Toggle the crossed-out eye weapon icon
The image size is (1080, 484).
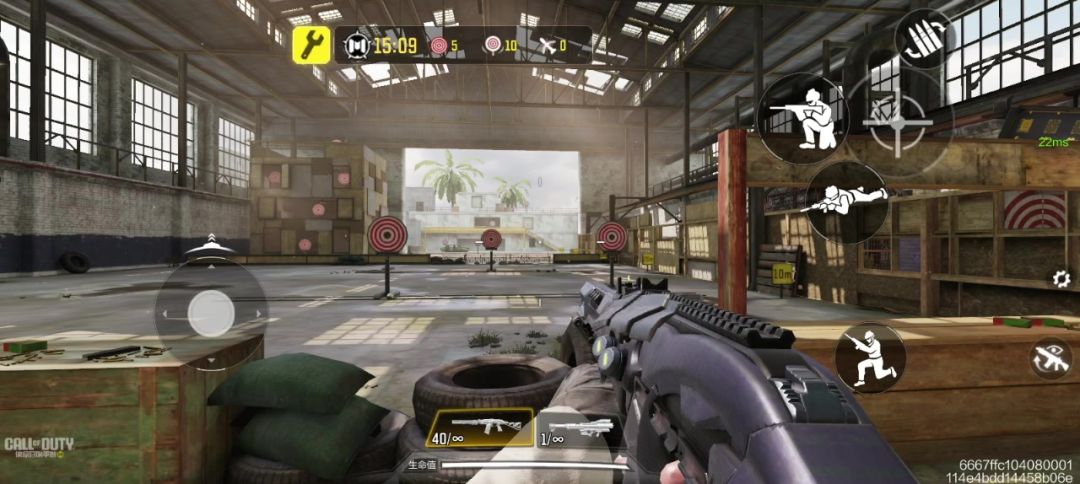(x=1050, y=358)
